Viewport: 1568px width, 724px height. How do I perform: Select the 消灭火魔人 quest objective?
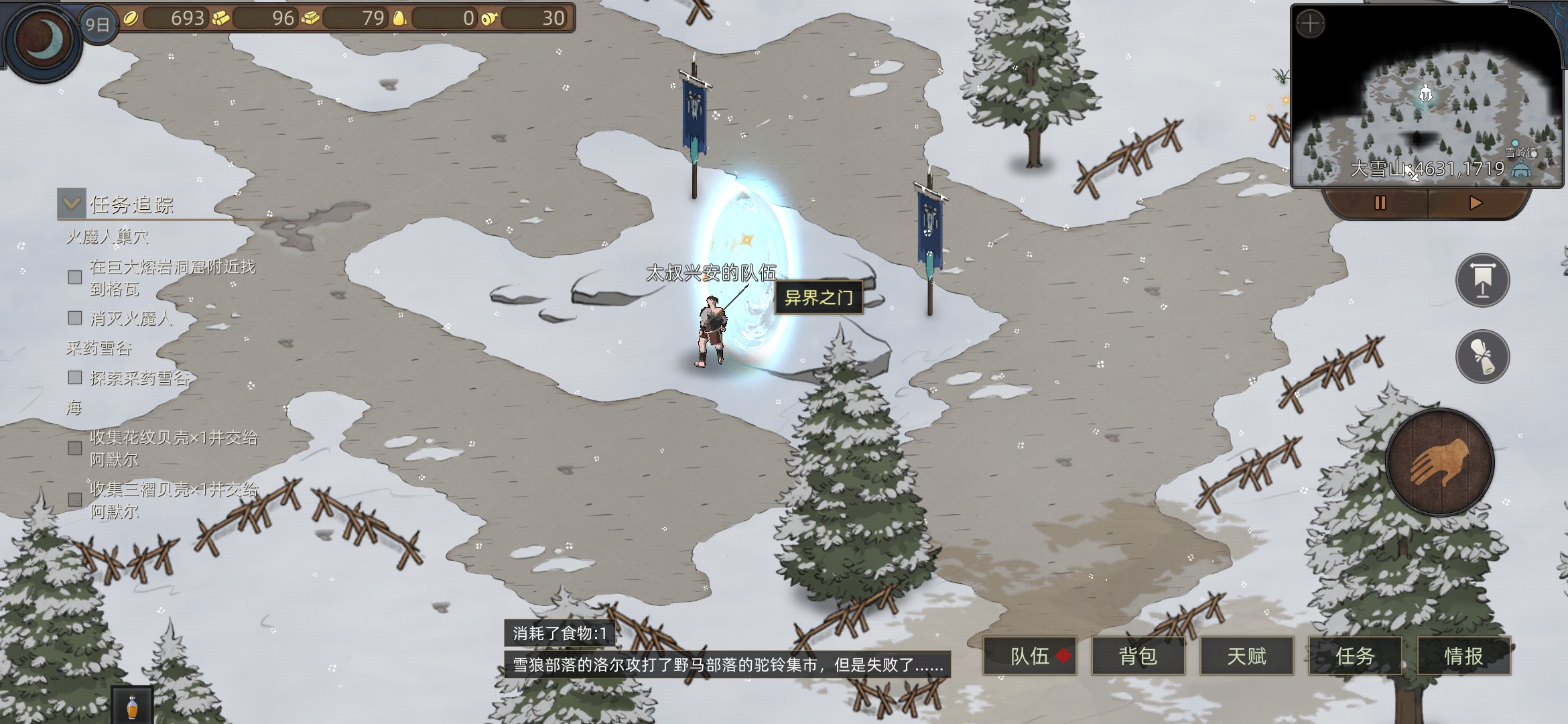click(131, 318)
